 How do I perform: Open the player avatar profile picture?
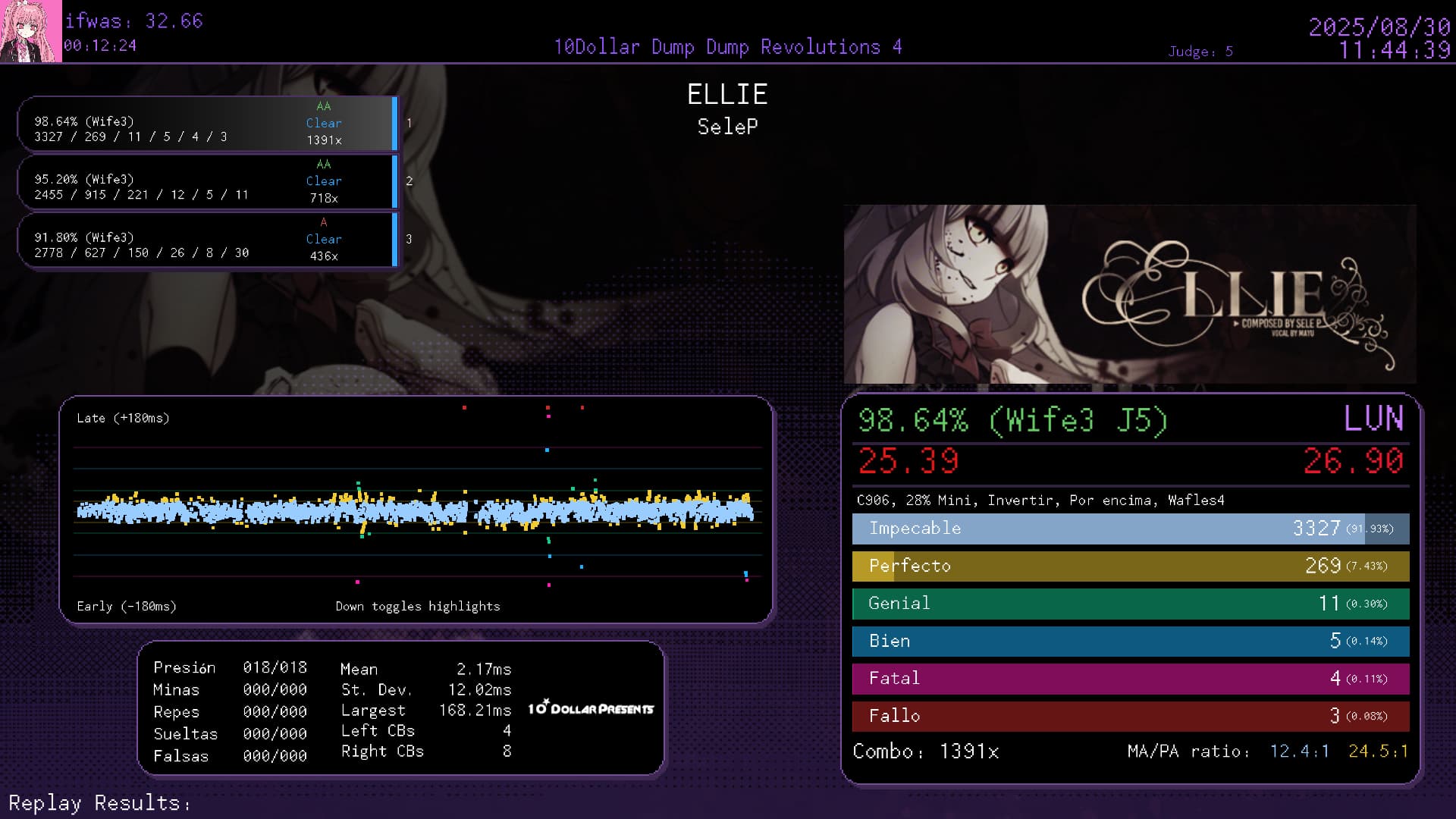(x=30, y=31)
